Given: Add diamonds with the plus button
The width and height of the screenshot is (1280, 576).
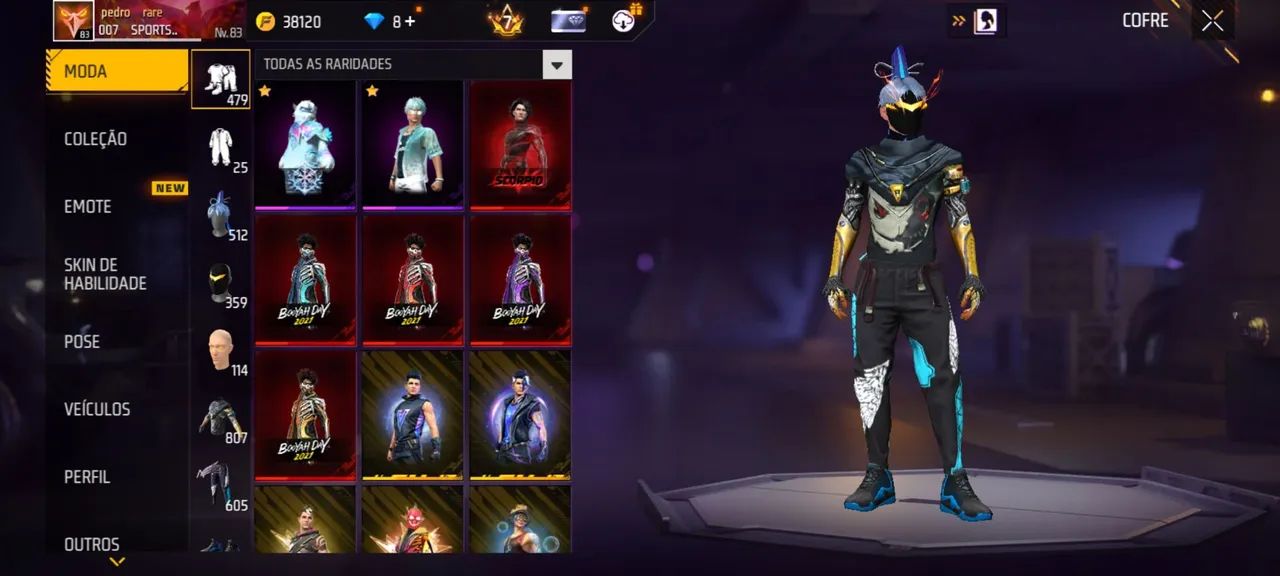Looking at the screenshot, I should coord(410,22).
